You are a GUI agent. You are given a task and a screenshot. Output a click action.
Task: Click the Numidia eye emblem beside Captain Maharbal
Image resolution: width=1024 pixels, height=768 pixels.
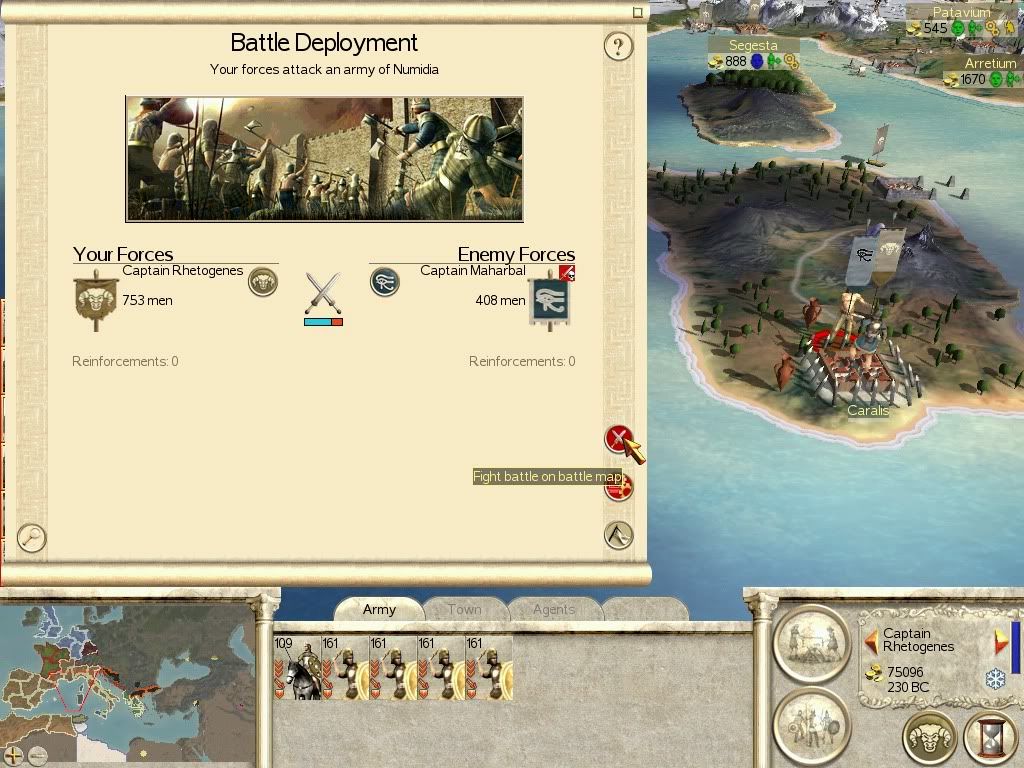click(x=384, y=282)
